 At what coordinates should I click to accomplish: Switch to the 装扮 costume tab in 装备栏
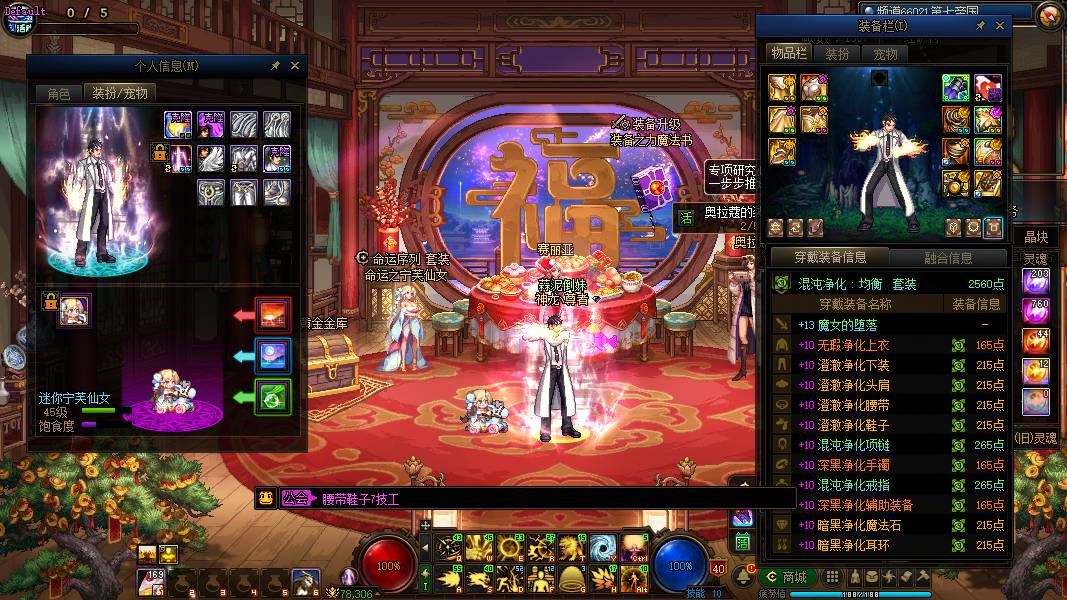tap(837, 54)
